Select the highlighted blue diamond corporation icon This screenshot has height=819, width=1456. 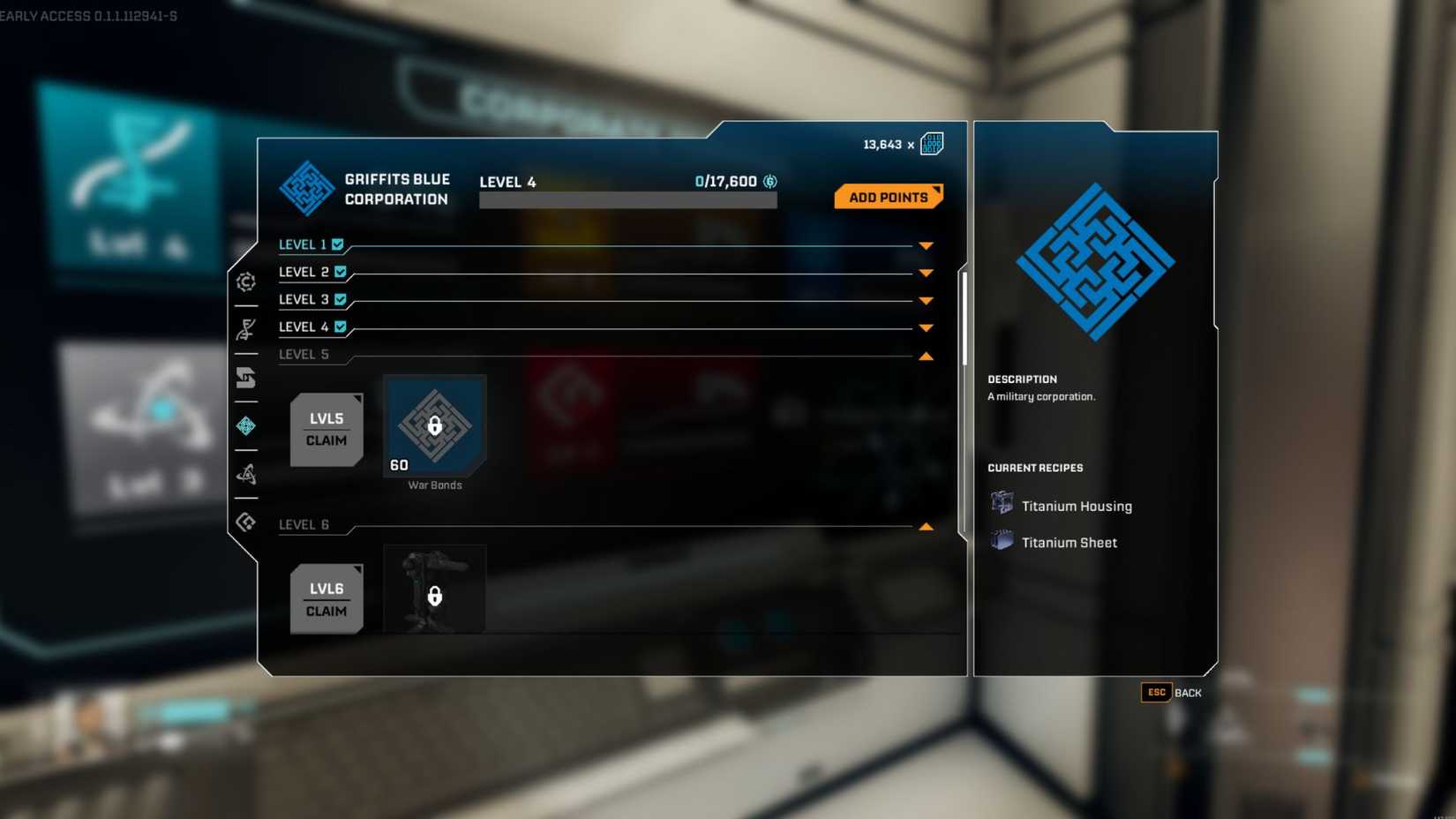[246, 426]
